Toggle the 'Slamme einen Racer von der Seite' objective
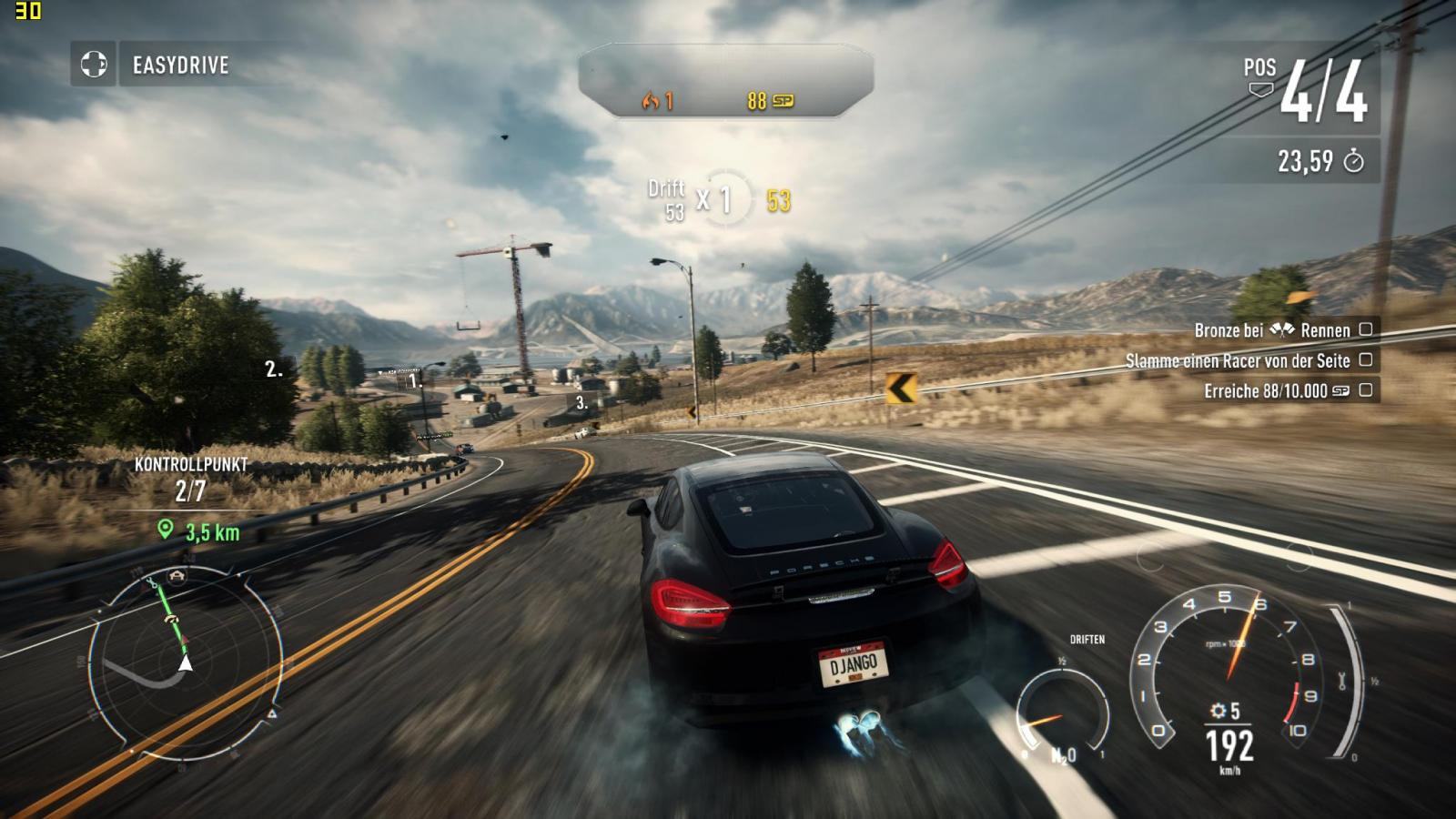Viewport: 1456px width, 819px height. tap(1365, 360)
